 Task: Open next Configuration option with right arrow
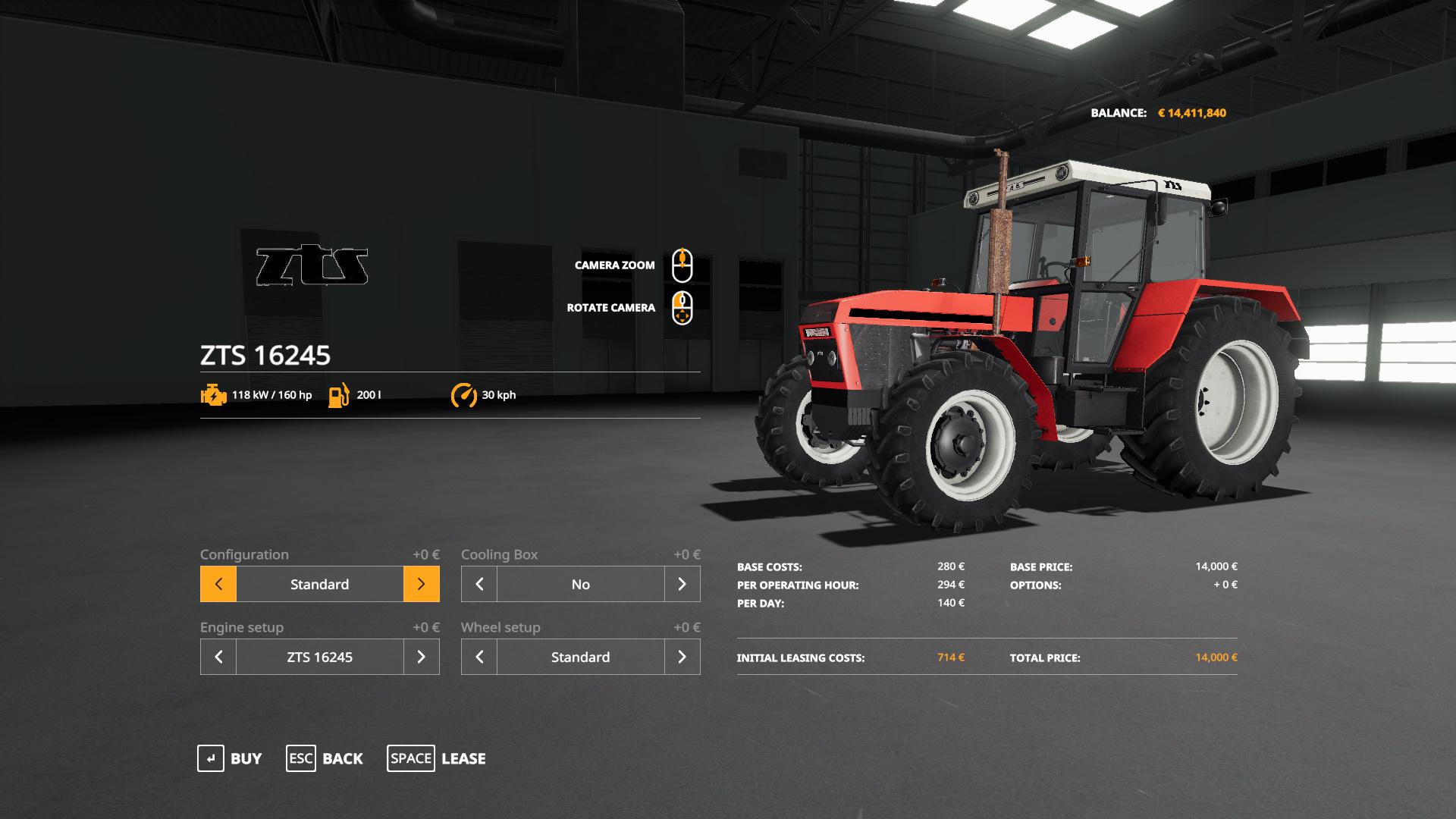[422, 584]
